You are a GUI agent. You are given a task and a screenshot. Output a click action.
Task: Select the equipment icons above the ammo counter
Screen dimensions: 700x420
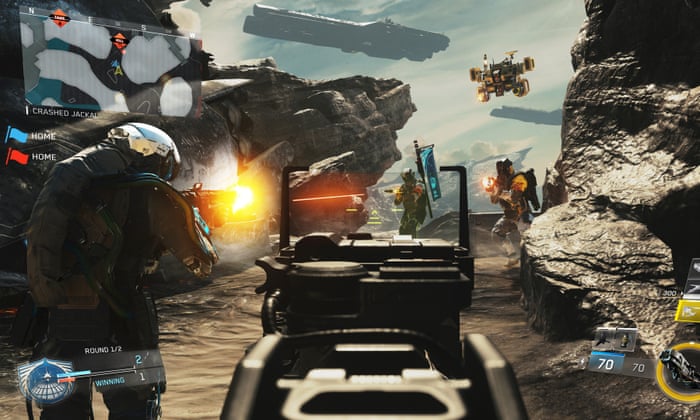tap(616, 338)
